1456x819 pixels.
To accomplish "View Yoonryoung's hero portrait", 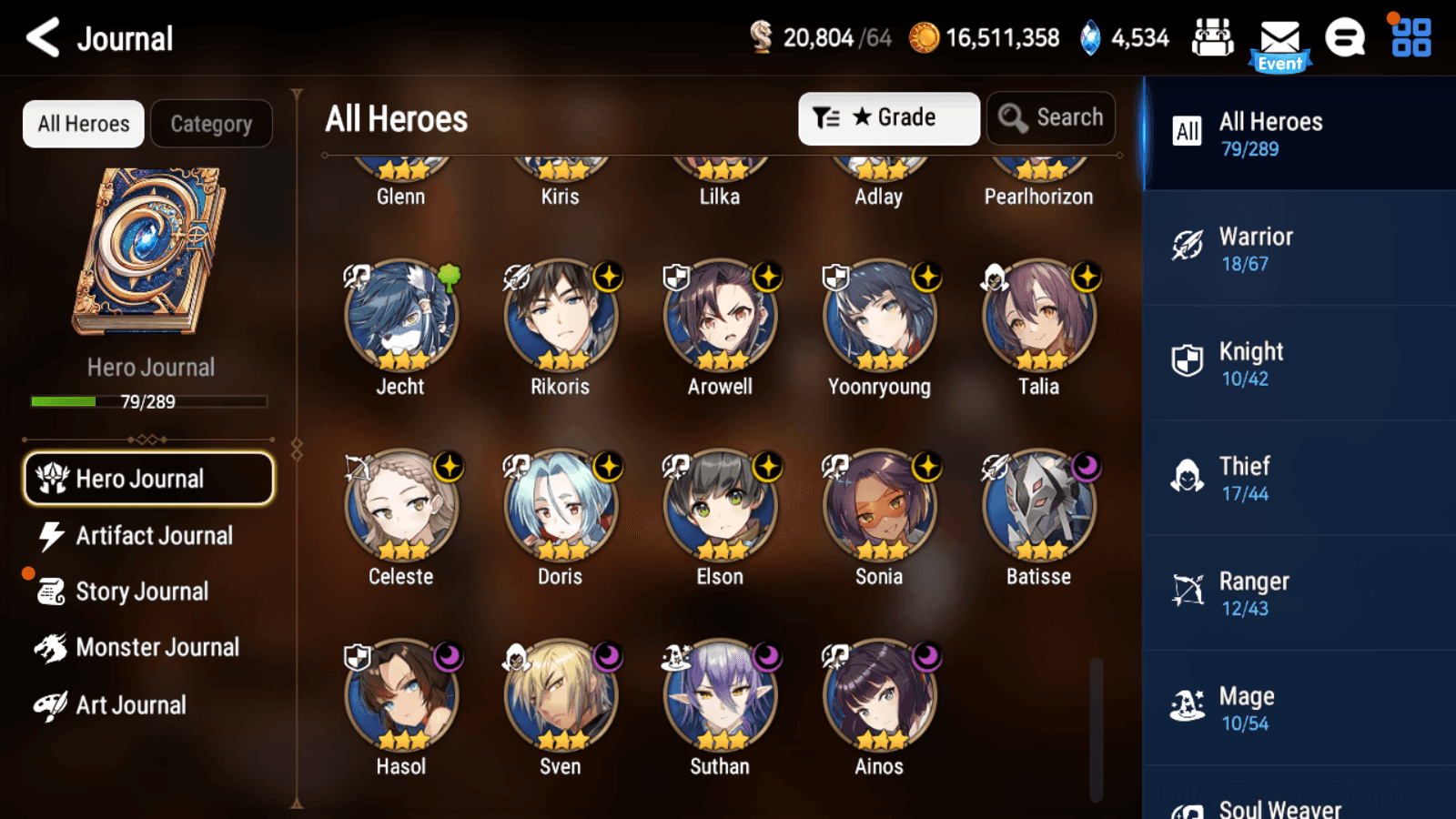I will pyautogui.click(x=879, y=317).
